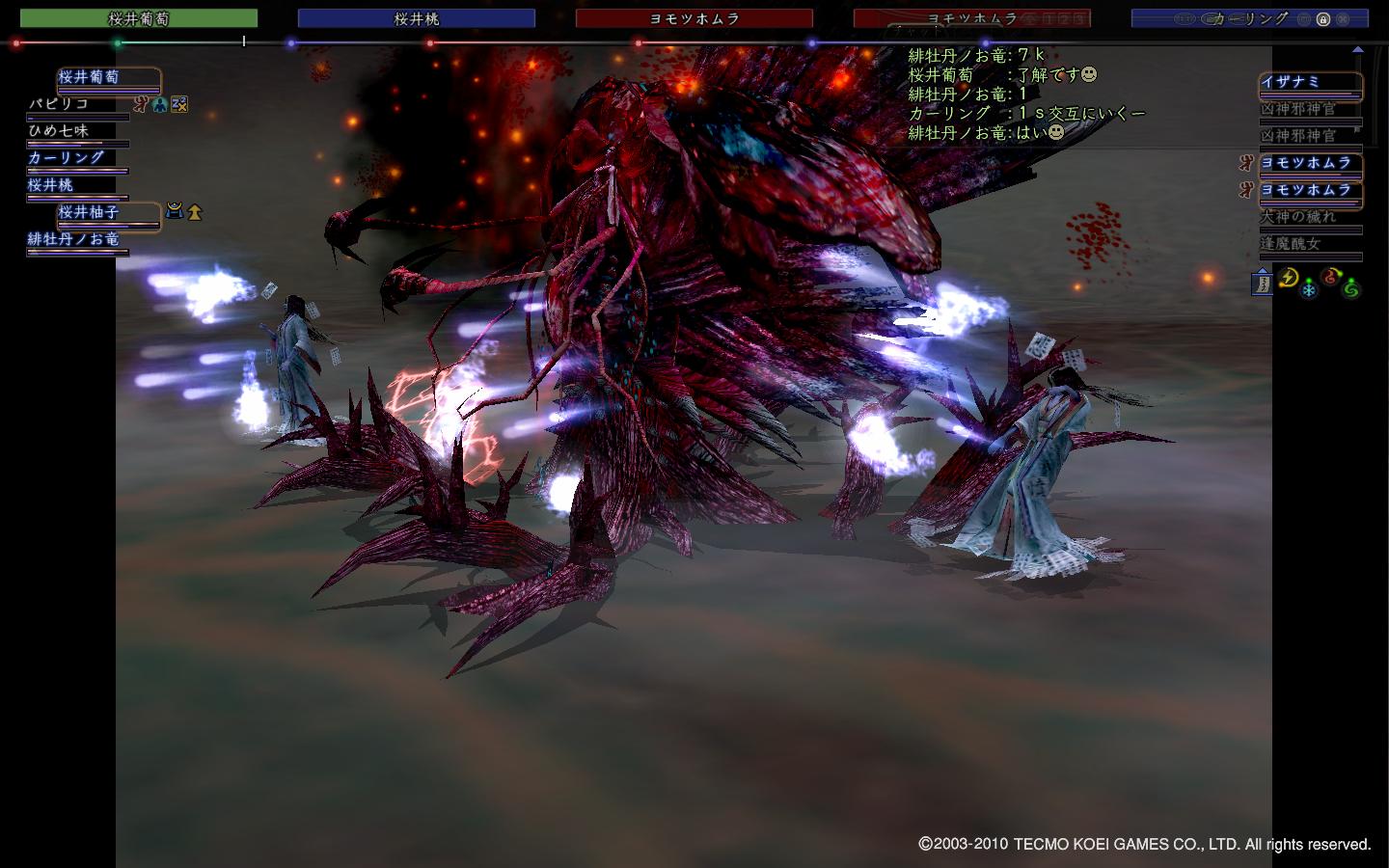Open the scroll icon below the enemy list

[x=1262, y=283]
